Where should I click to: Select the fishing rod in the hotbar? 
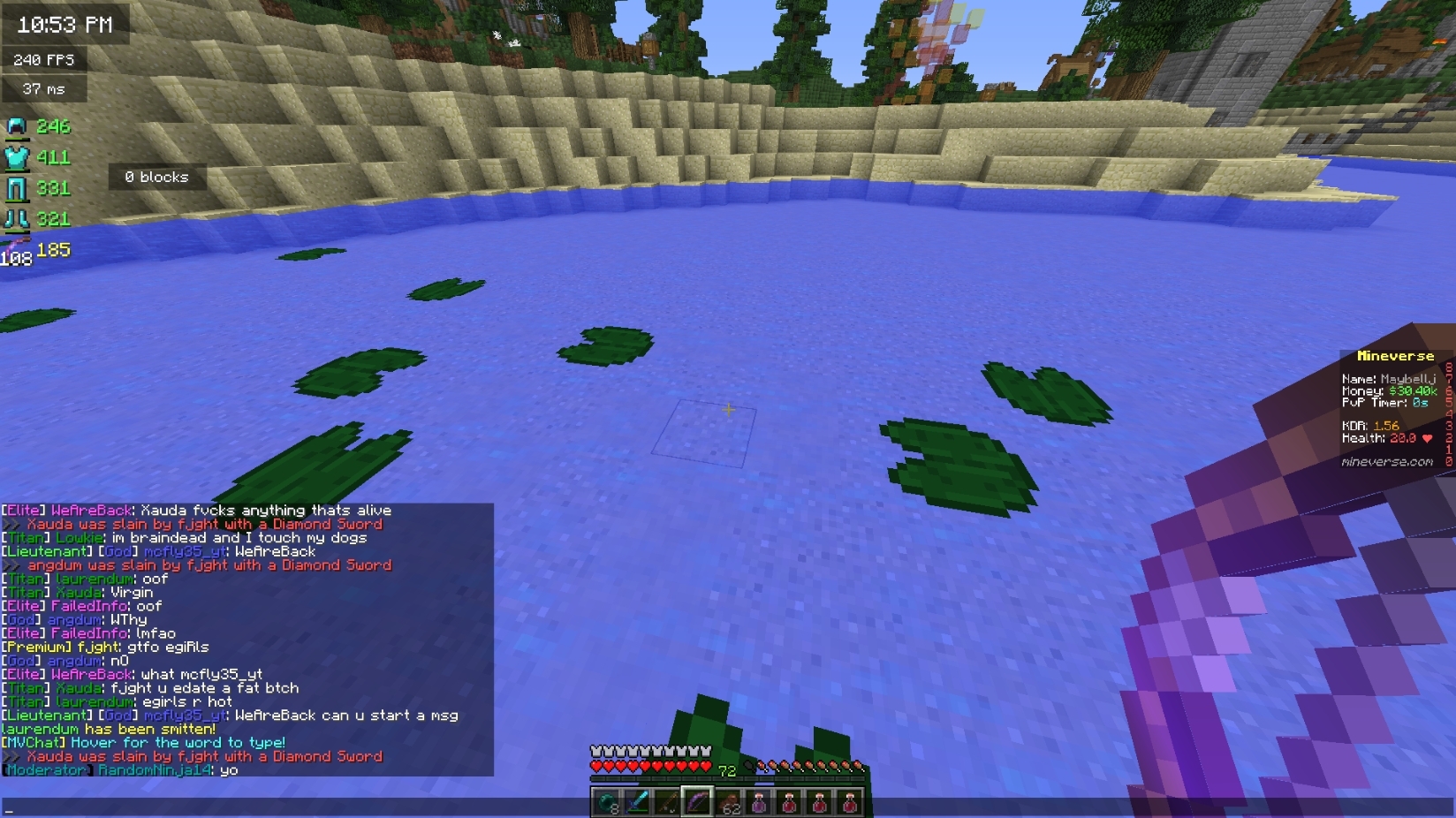pos(669,804)
